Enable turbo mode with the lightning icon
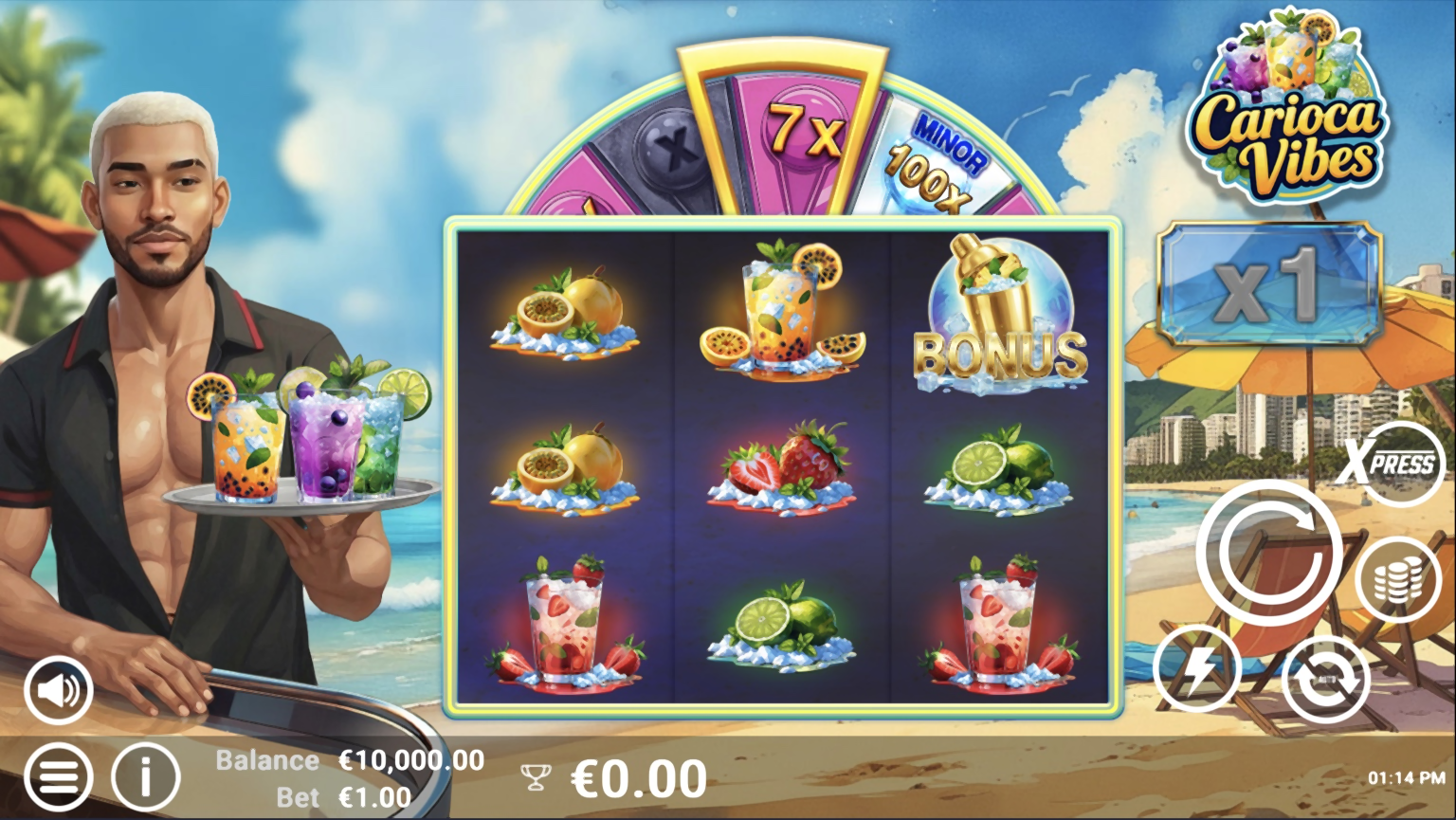 1196,668
